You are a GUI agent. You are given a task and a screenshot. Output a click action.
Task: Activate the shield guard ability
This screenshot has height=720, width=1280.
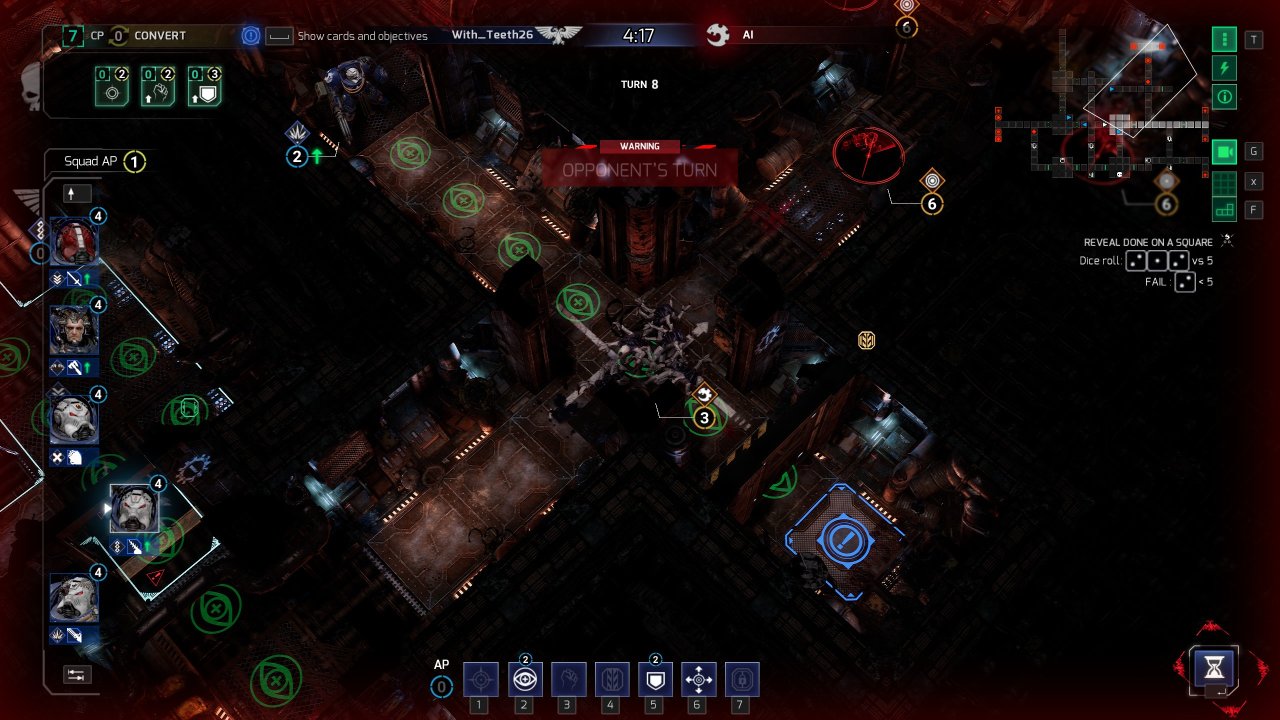click(654, 680)
